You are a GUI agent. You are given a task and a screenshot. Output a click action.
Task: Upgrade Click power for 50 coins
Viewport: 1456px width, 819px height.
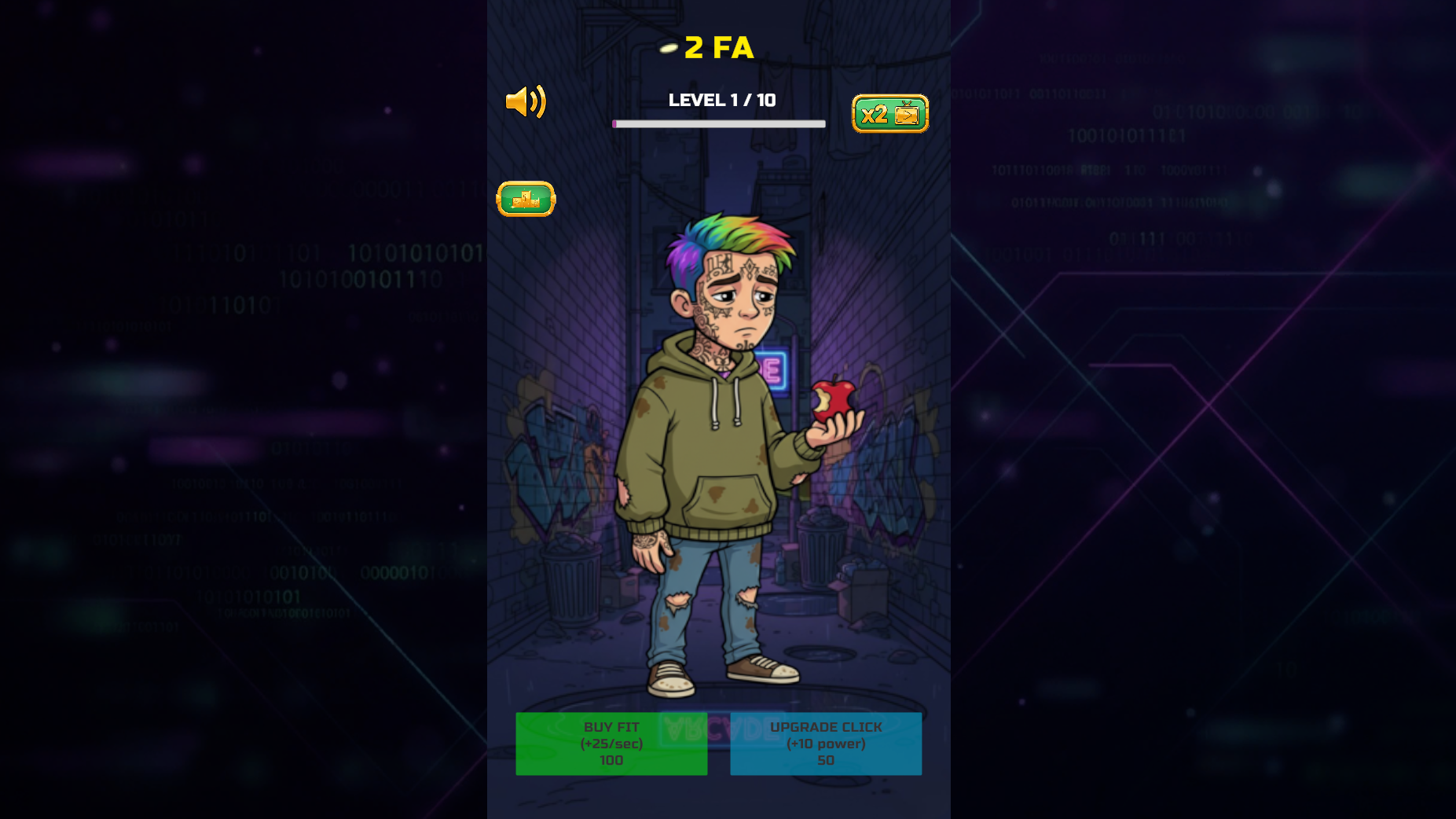pos(826,744)
